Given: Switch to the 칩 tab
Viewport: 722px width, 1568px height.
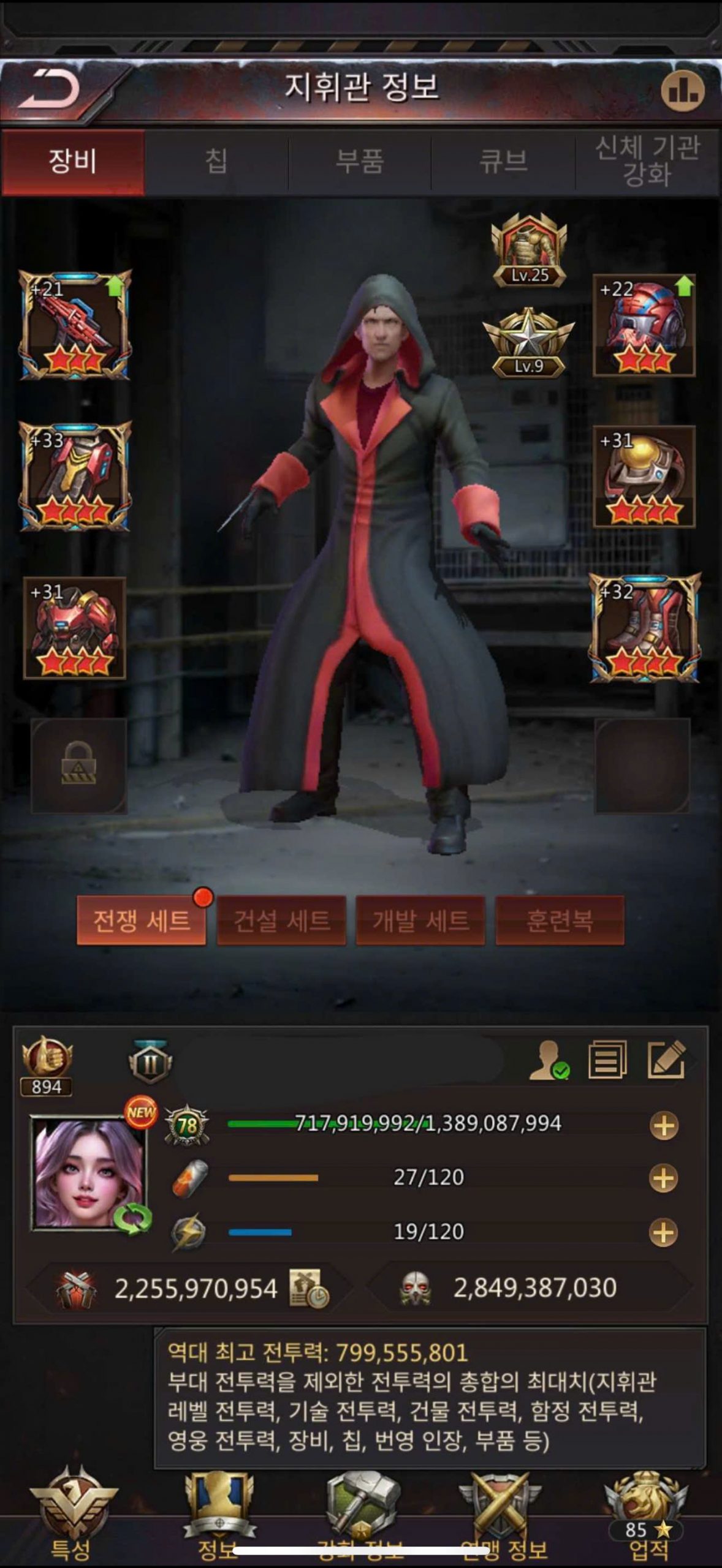Looking at the screenshot, I should click(x=216, y=162).
